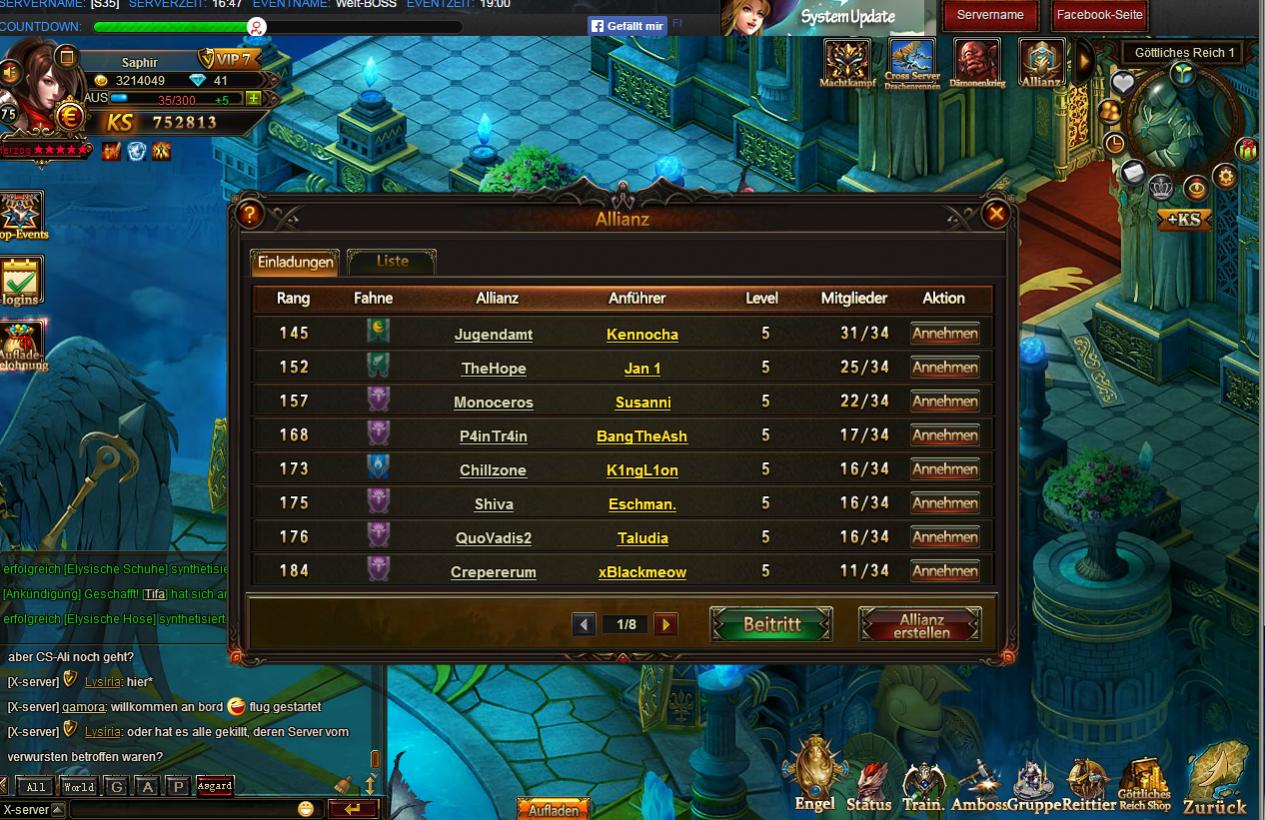Image resolution: width=1265 pixels, height=820 pixels.
Task: Accept the Chillzone alliance invite
Action: tap(944, 470)
